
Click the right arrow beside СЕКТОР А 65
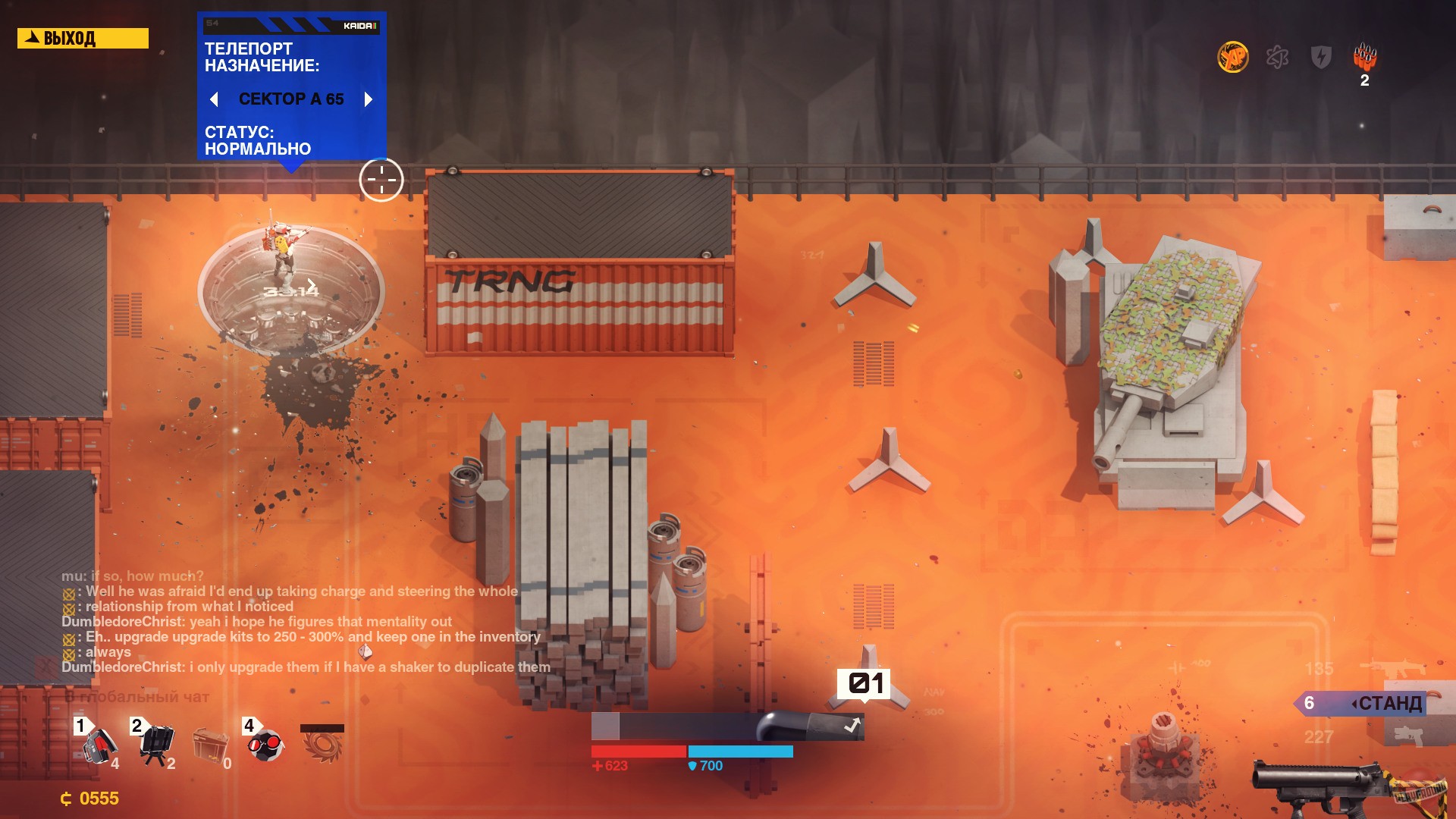tap(369, 99)
